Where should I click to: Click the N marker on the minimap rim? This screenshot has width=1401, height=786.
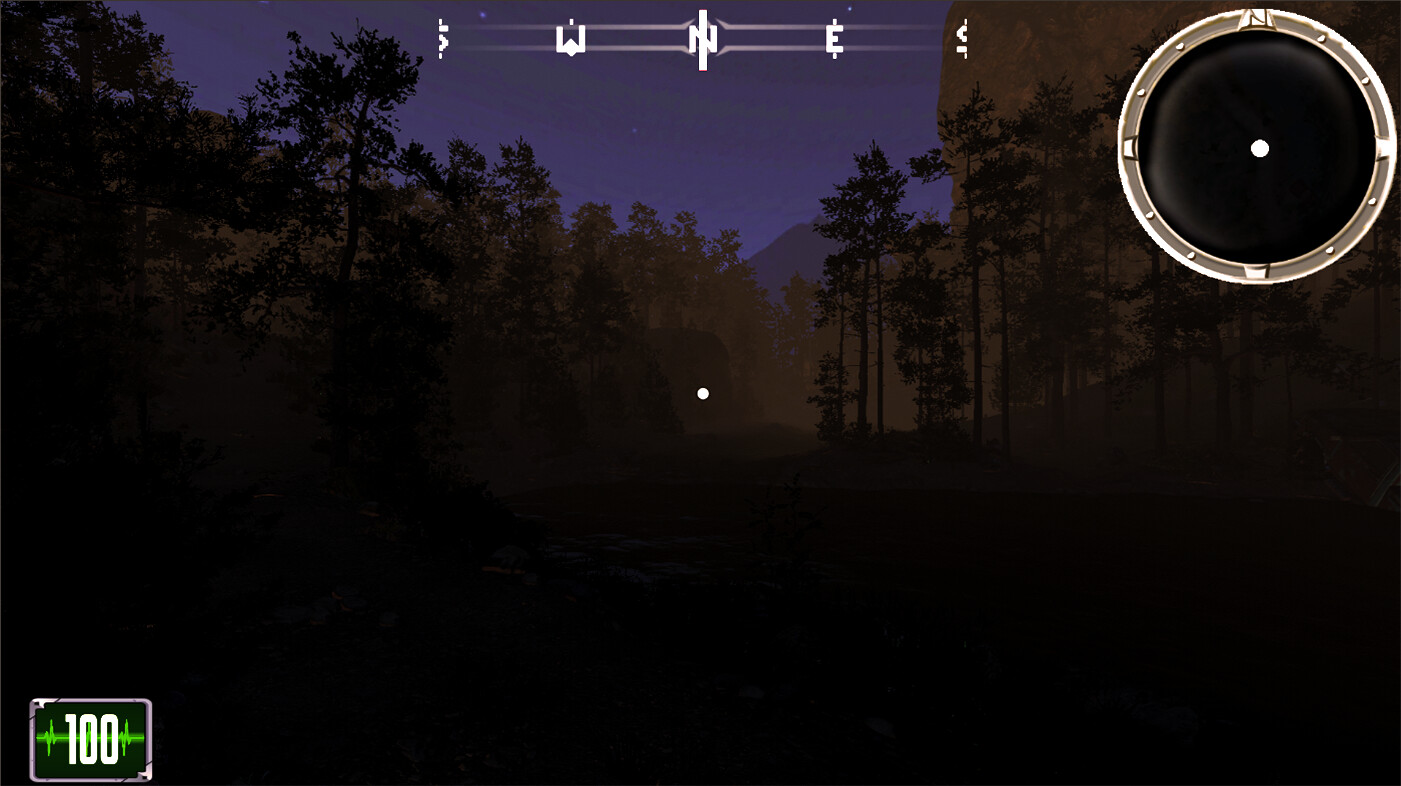(1258, 22)
